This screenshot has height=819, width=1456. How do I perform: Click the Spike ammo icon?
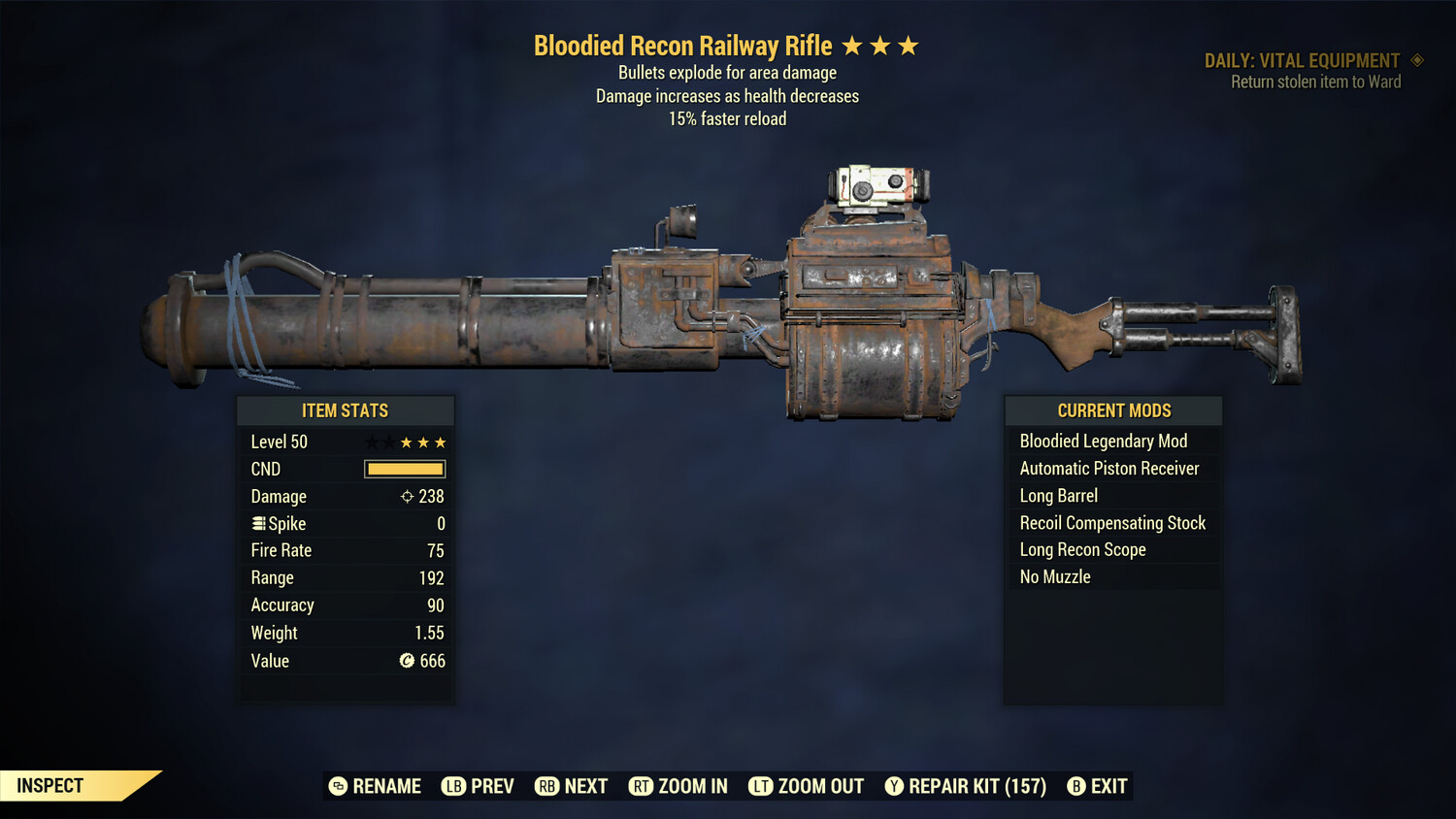pos(257,523)
